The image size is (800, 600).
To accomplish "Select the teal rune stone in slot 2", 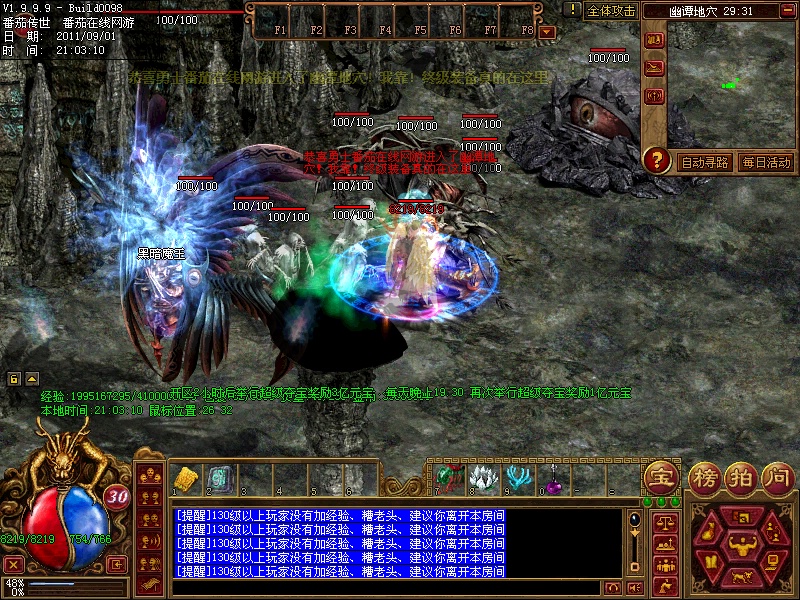I will coord(219,478).
